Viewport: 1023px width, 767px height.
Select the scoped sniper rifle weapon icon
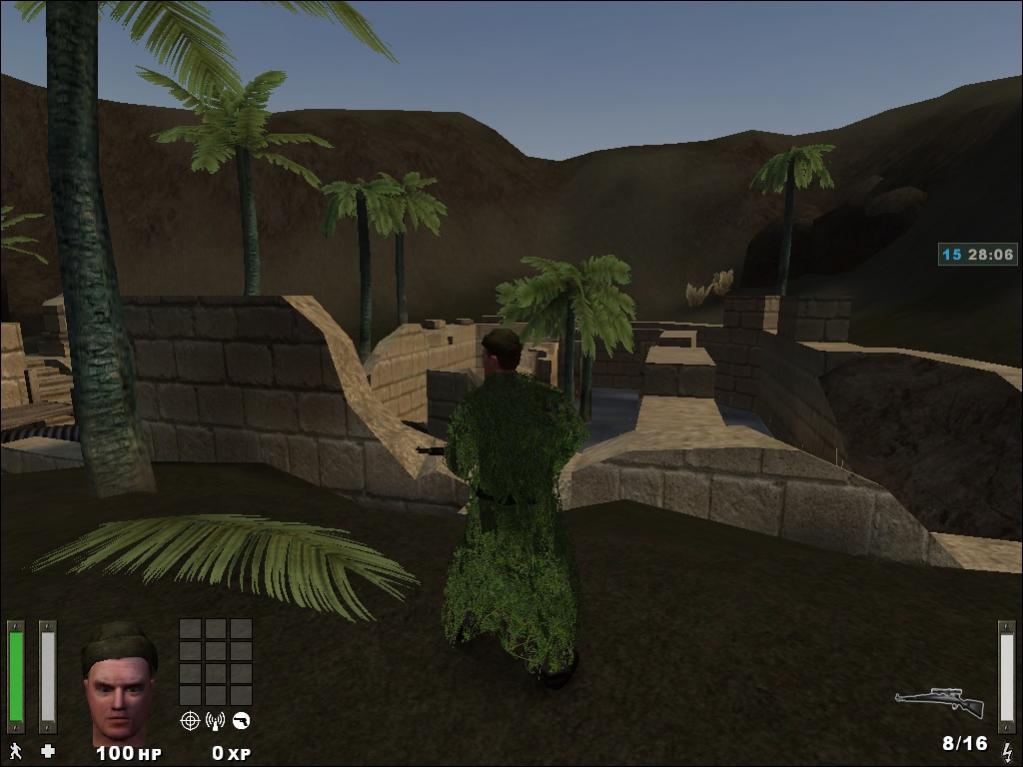pos(939,702)
